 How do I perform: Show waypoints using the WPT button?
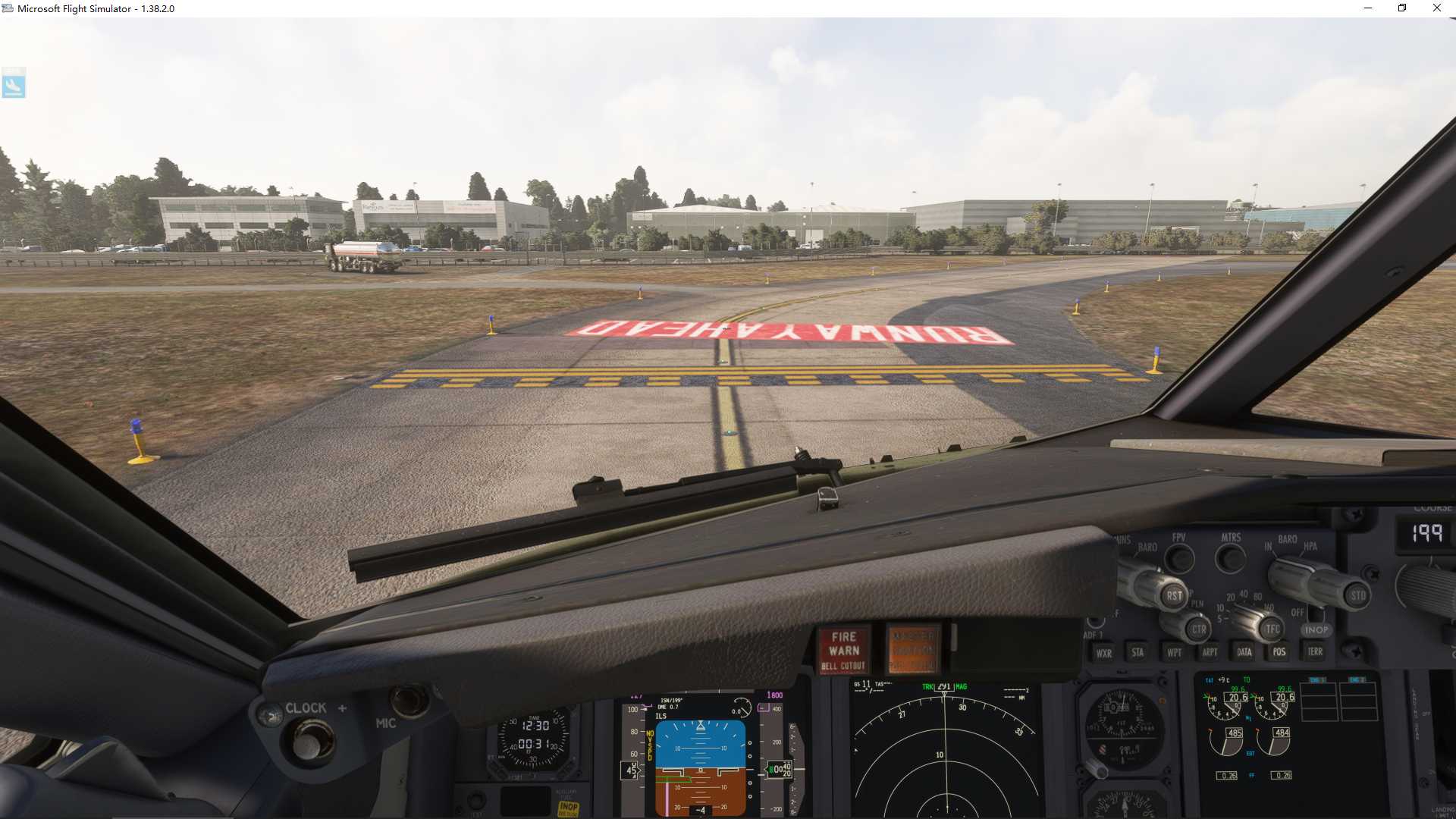[x=1175, y=652]
